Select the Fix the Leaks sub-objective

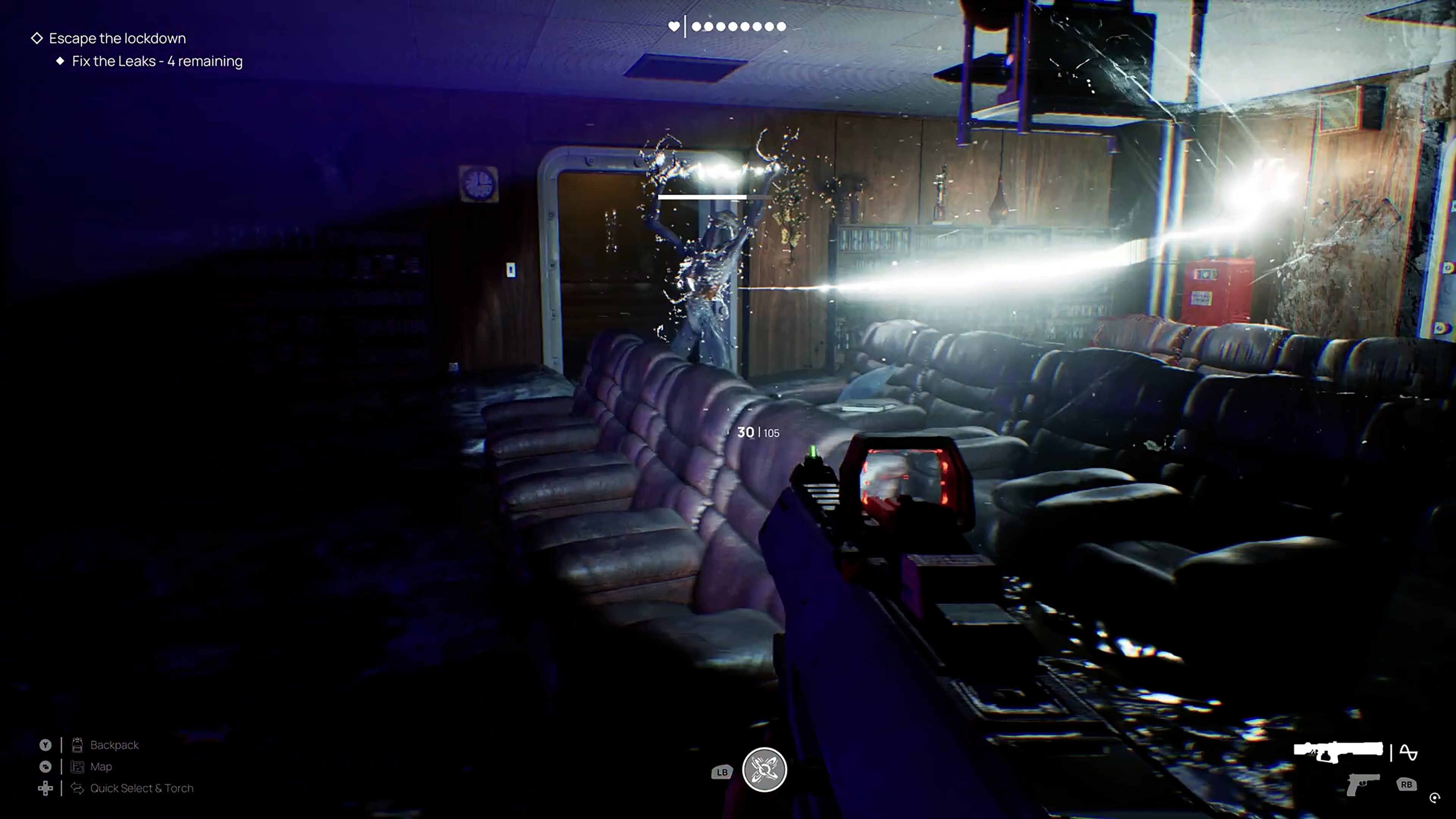[x=157, y=61]
